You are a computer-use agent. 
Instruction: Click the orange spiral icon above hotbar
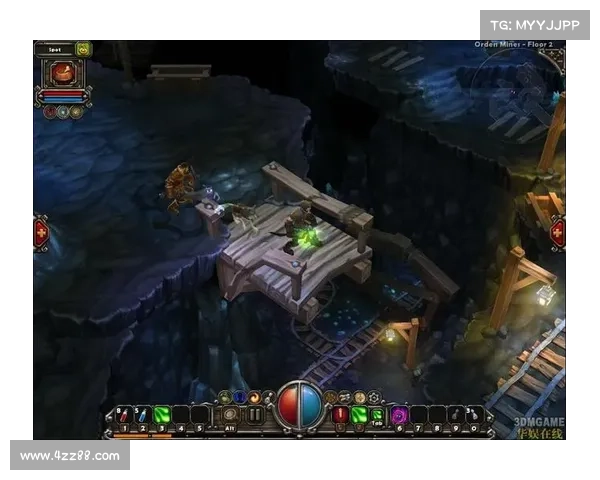[254, 397]
